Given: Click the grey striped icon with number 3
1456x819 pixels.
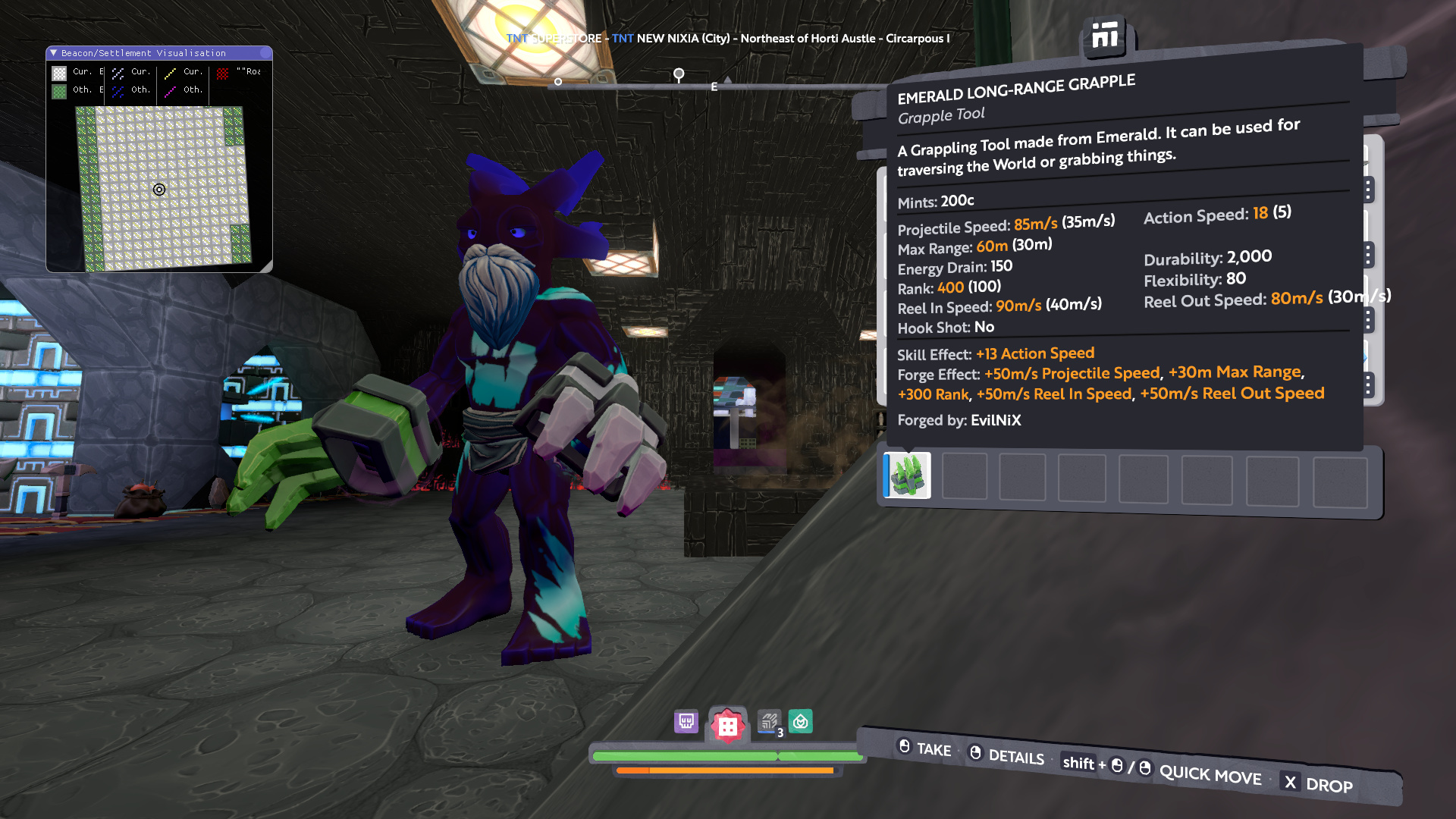Looking at the screenshot, I should click(769, 721).
